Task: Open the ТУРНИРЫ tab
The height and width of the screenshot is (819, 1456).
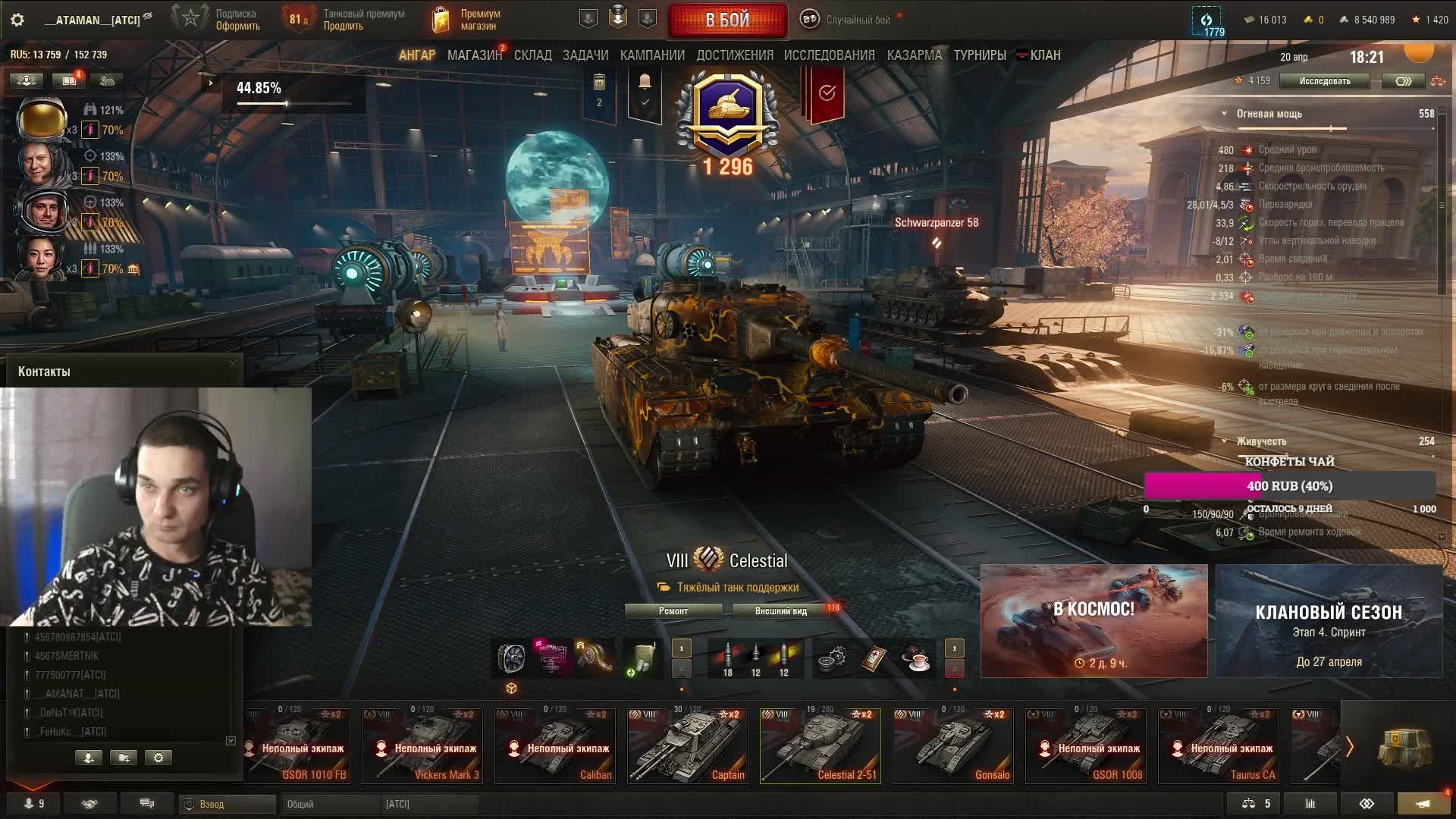Action: click(980, 55)
